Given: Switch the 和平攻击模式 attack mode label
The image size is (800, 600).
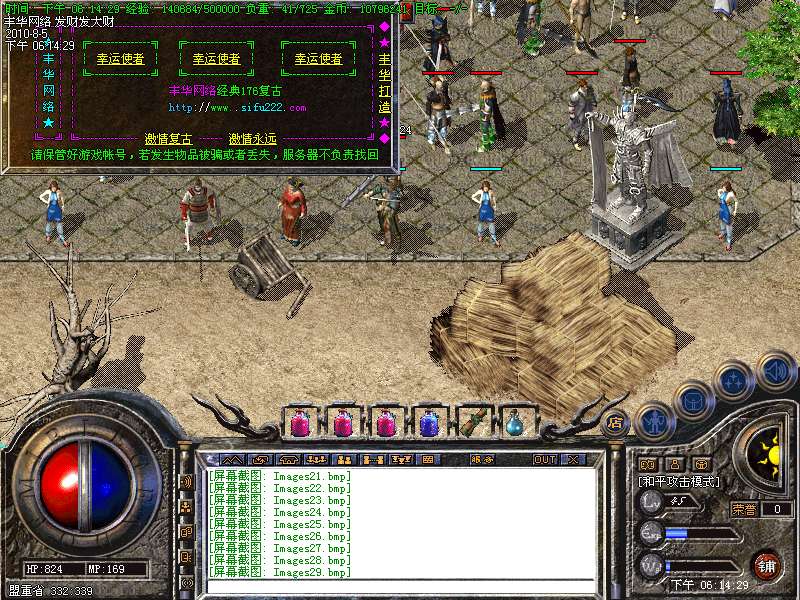Looking at the screenshot, I should pyautogui.click(x=679, y=482).
